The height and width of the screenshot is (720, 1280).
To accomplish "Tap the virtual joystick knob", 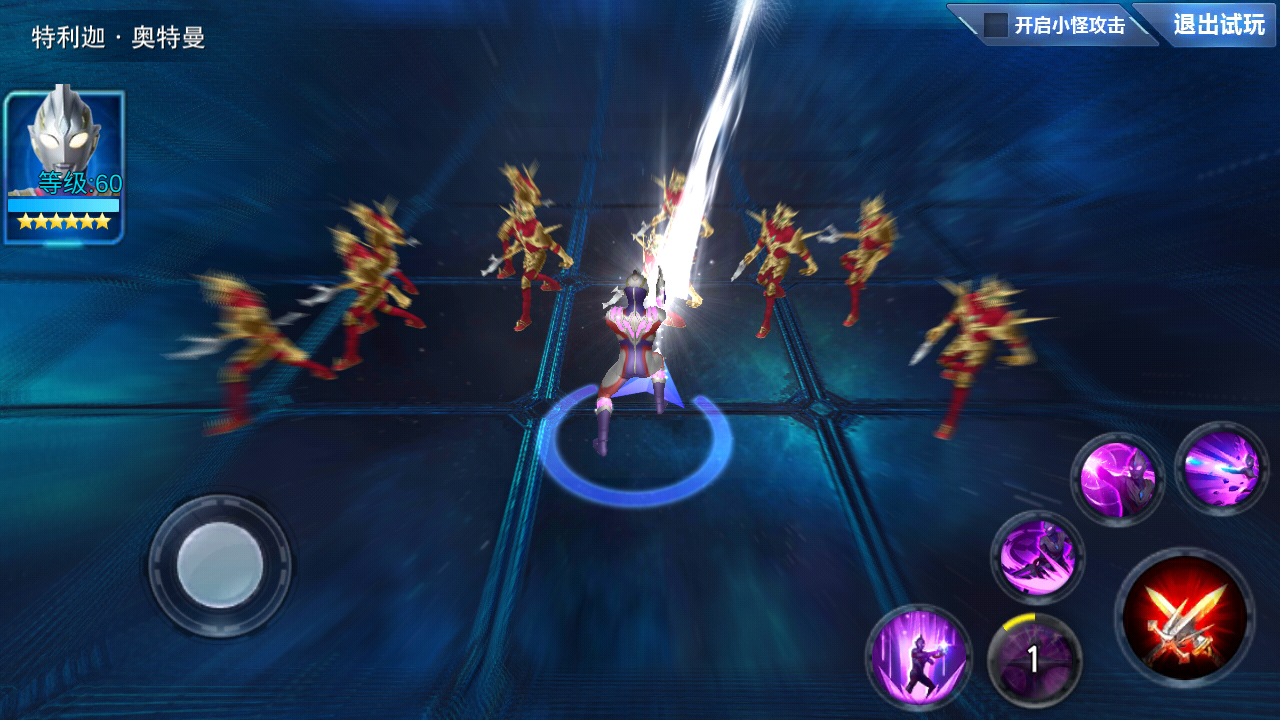I will 220,565.
